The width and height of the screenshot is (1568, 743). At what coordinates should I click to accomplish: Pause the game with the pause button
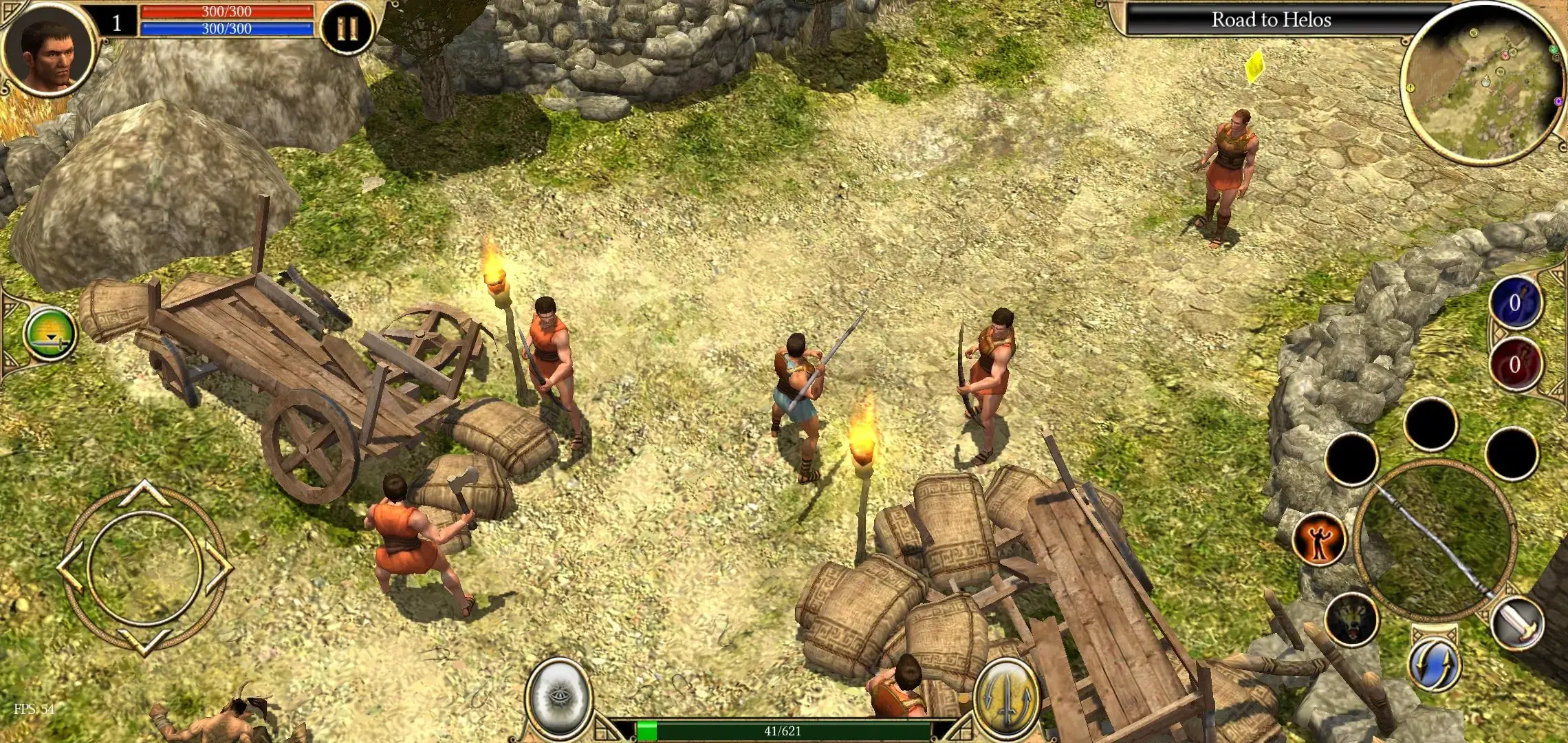tap(347, 28)
